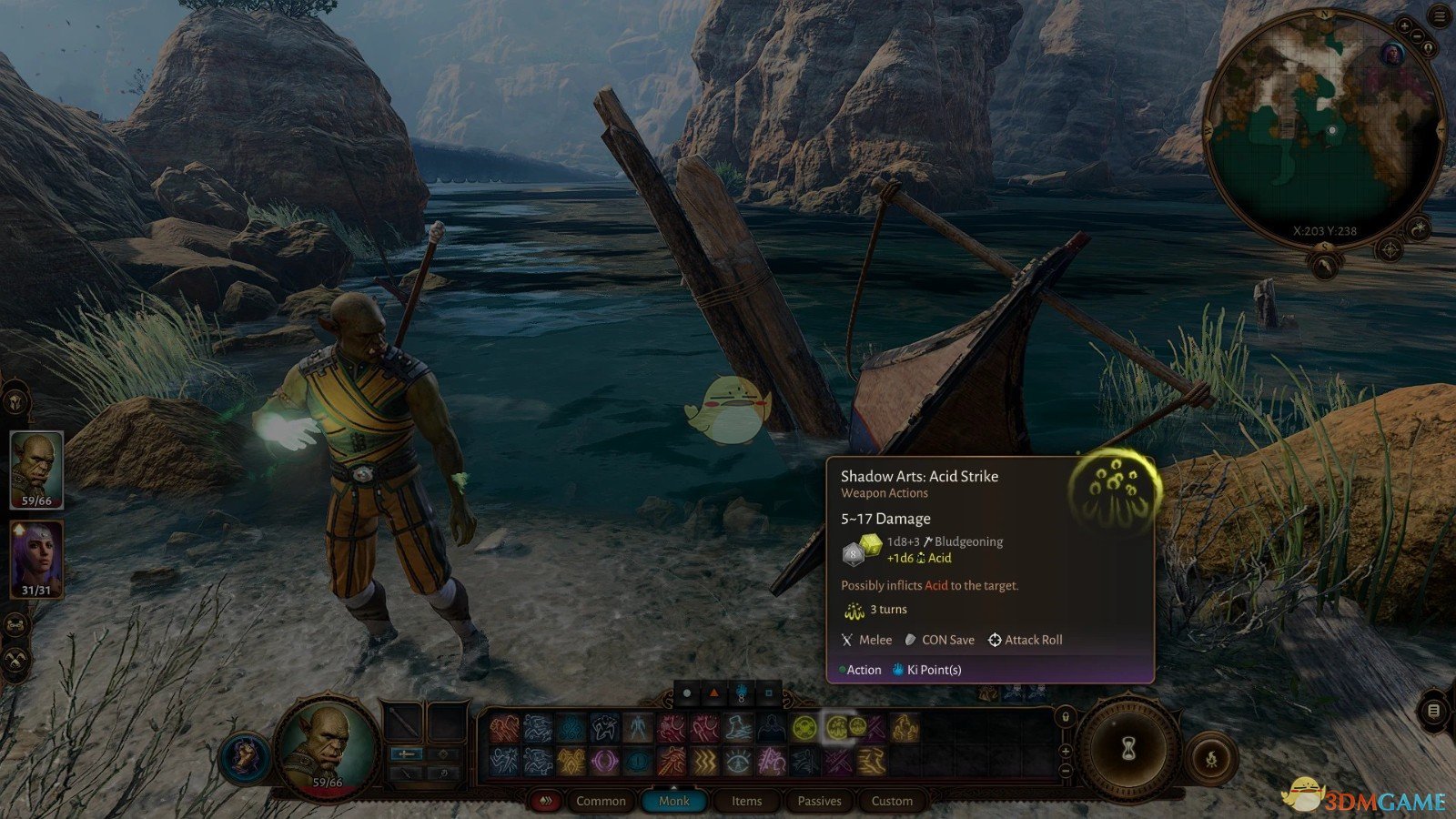Select the purple-haired companion portrait
The width and height of the screenshot is (1456, 819).
(x=36, y=558)
